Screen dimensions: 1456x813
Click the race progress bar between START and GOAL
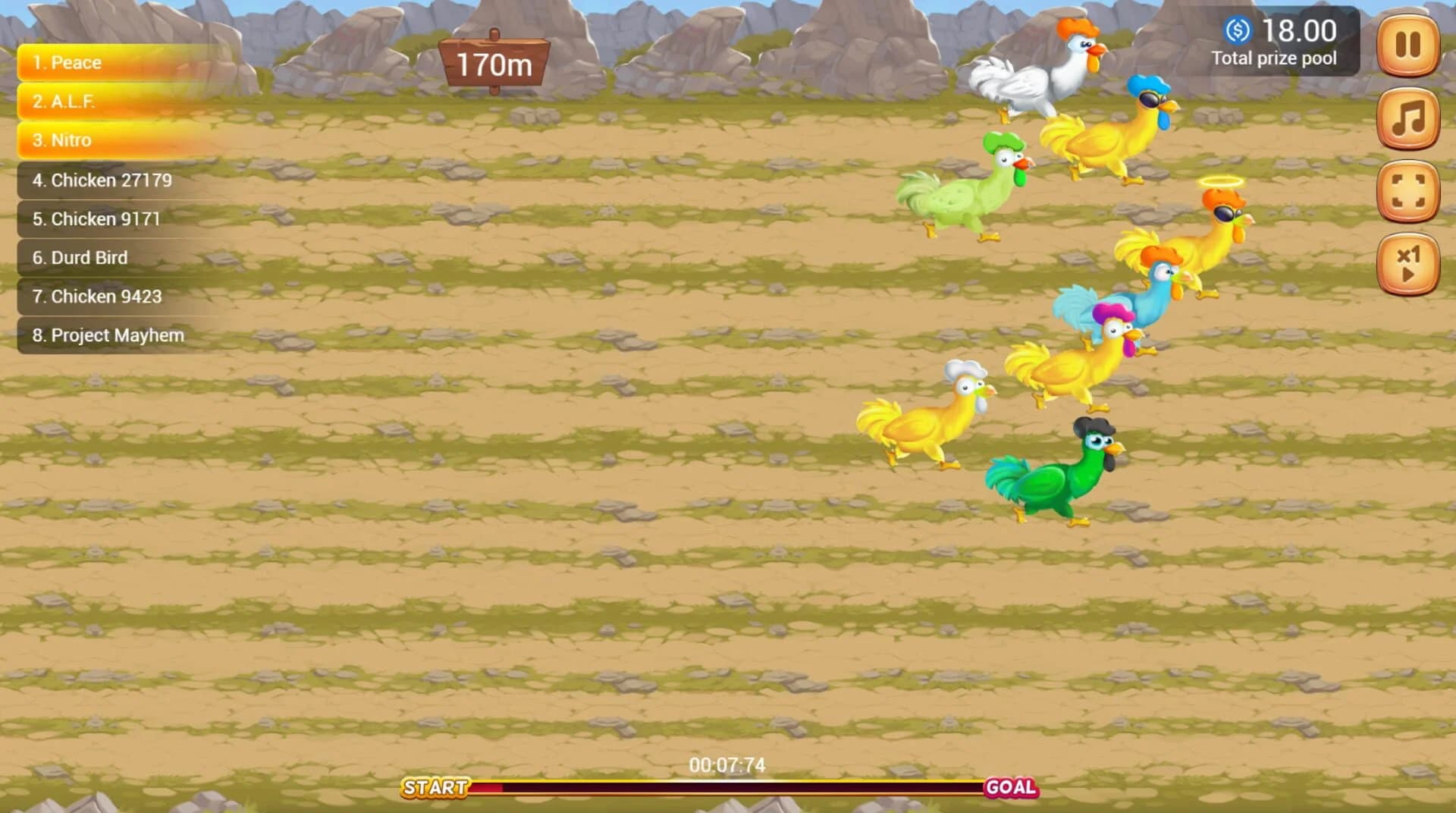pyautogui.click(x=728, y=789)
